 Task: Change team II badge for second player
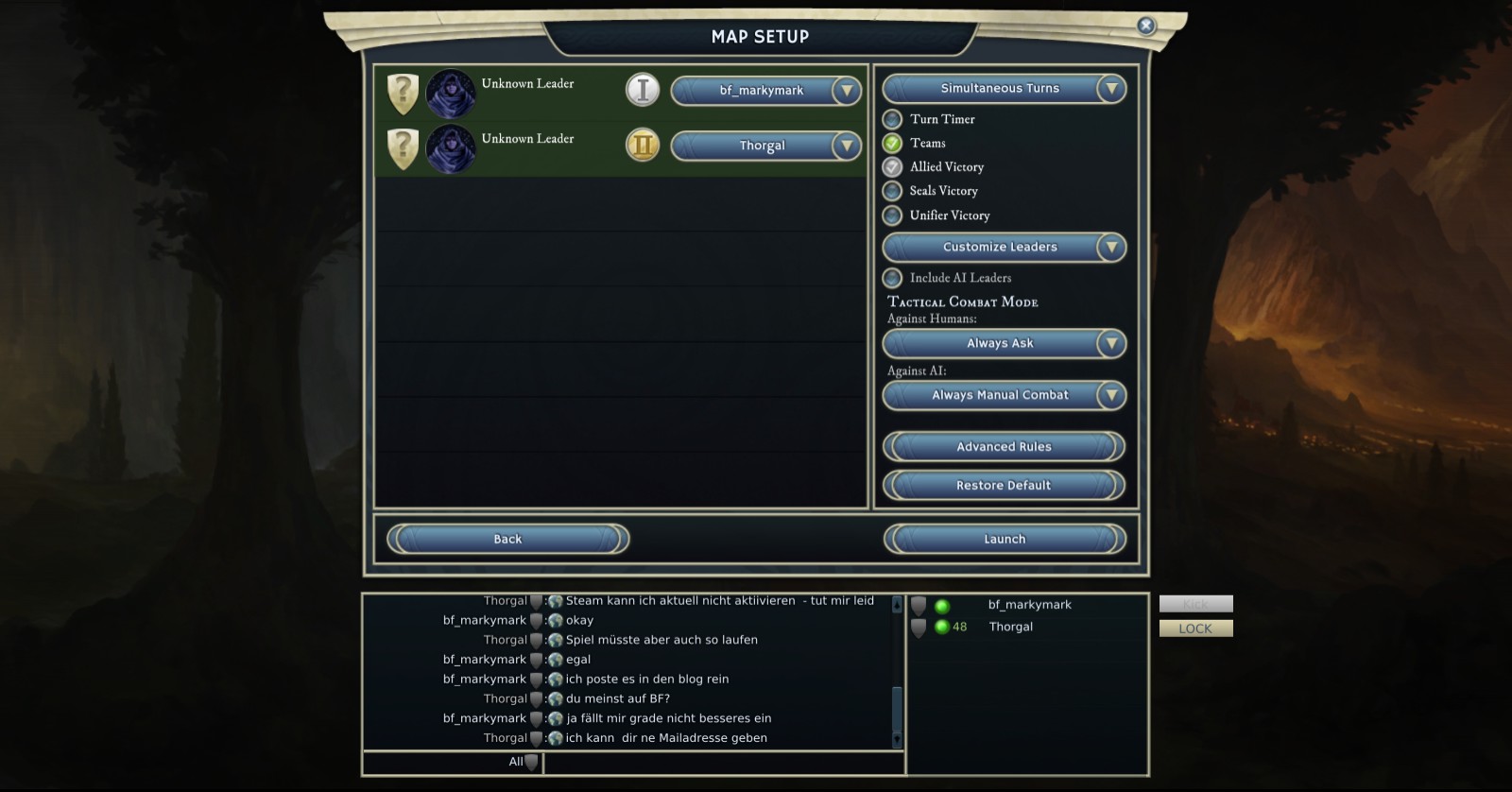pos(643,145)
